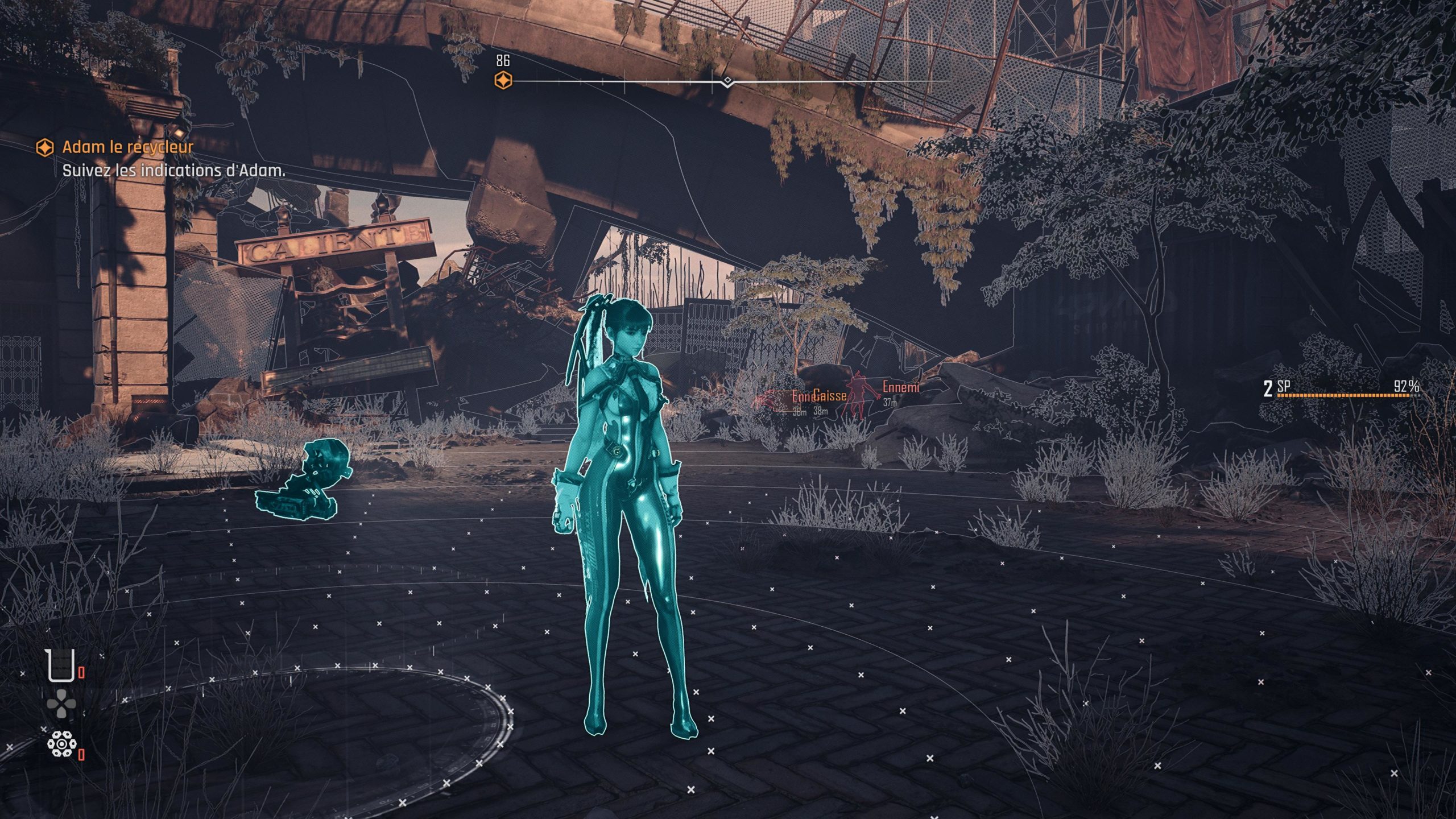Click the white diamond heading marker on compass
1456x819 pixels.
(x=727, y=81)
